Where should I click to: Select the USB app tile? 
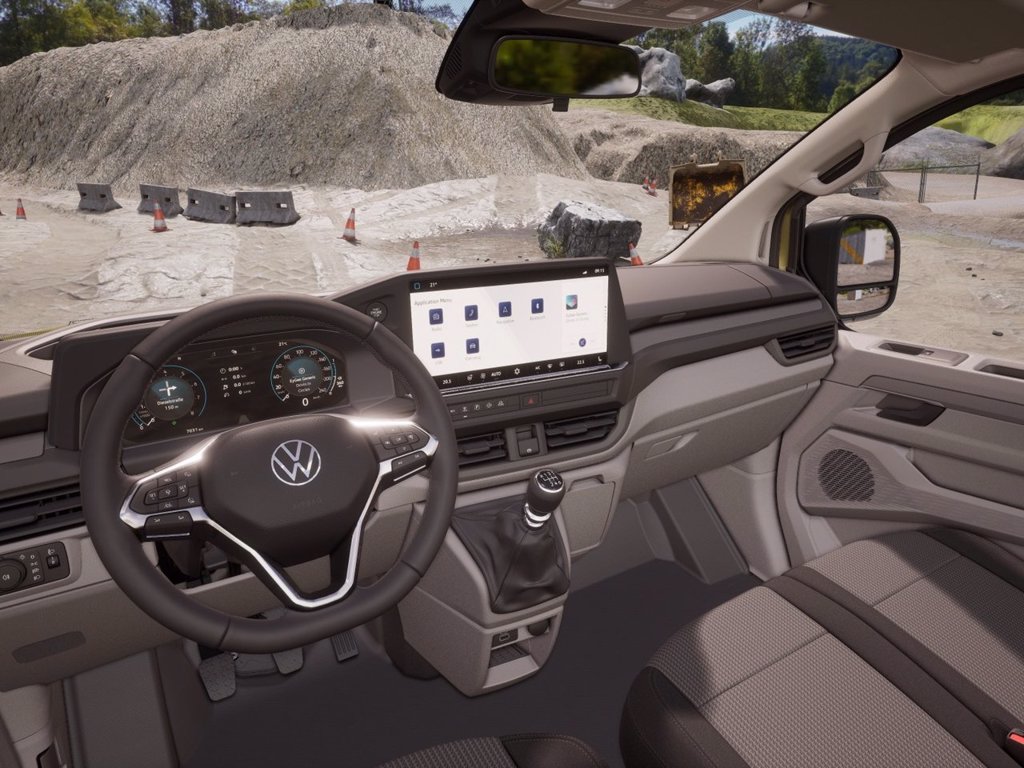pos(437,350)
